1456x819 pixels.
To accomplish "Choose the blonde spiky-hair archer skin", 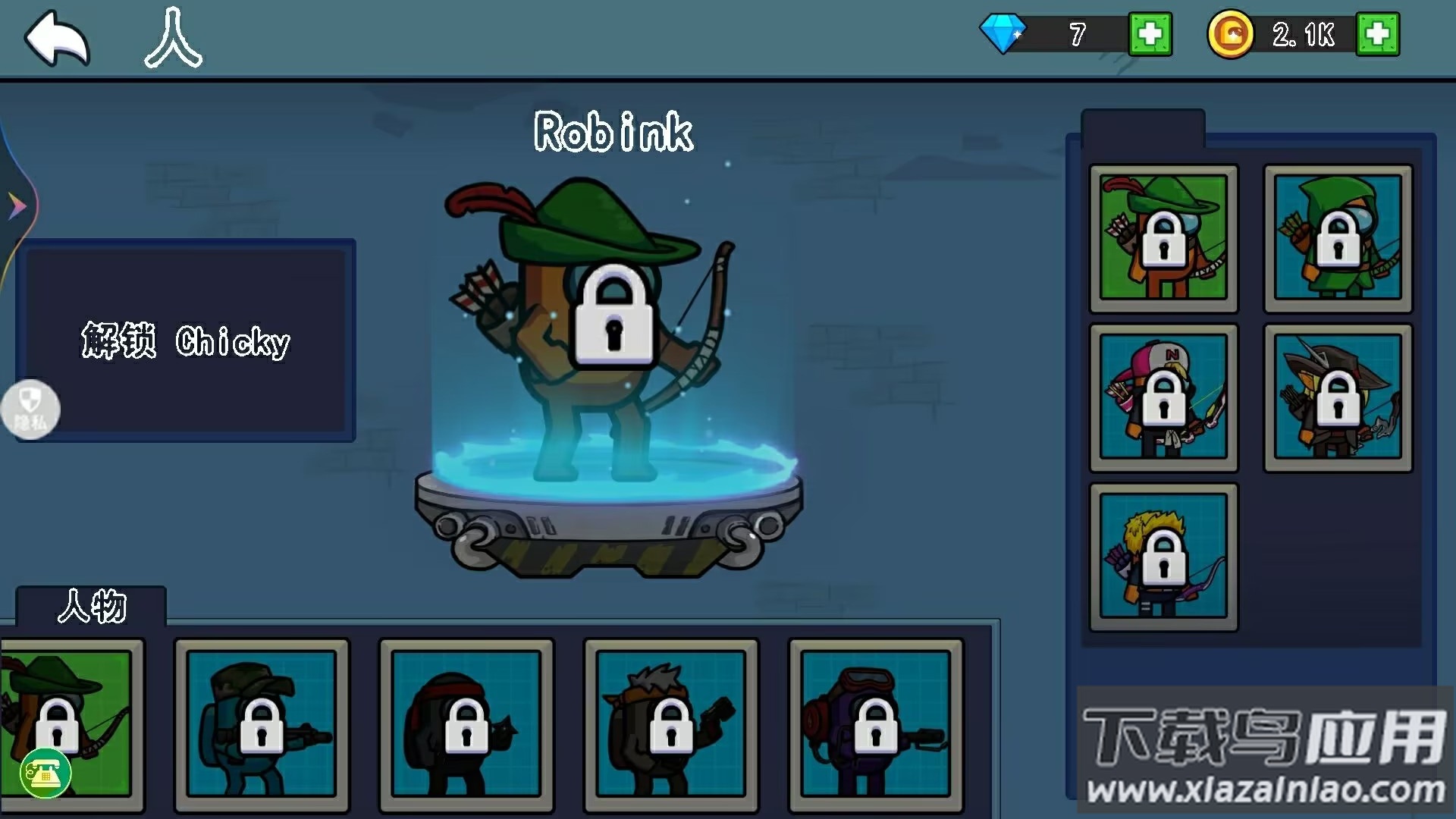I will (x=1163, y=557).
